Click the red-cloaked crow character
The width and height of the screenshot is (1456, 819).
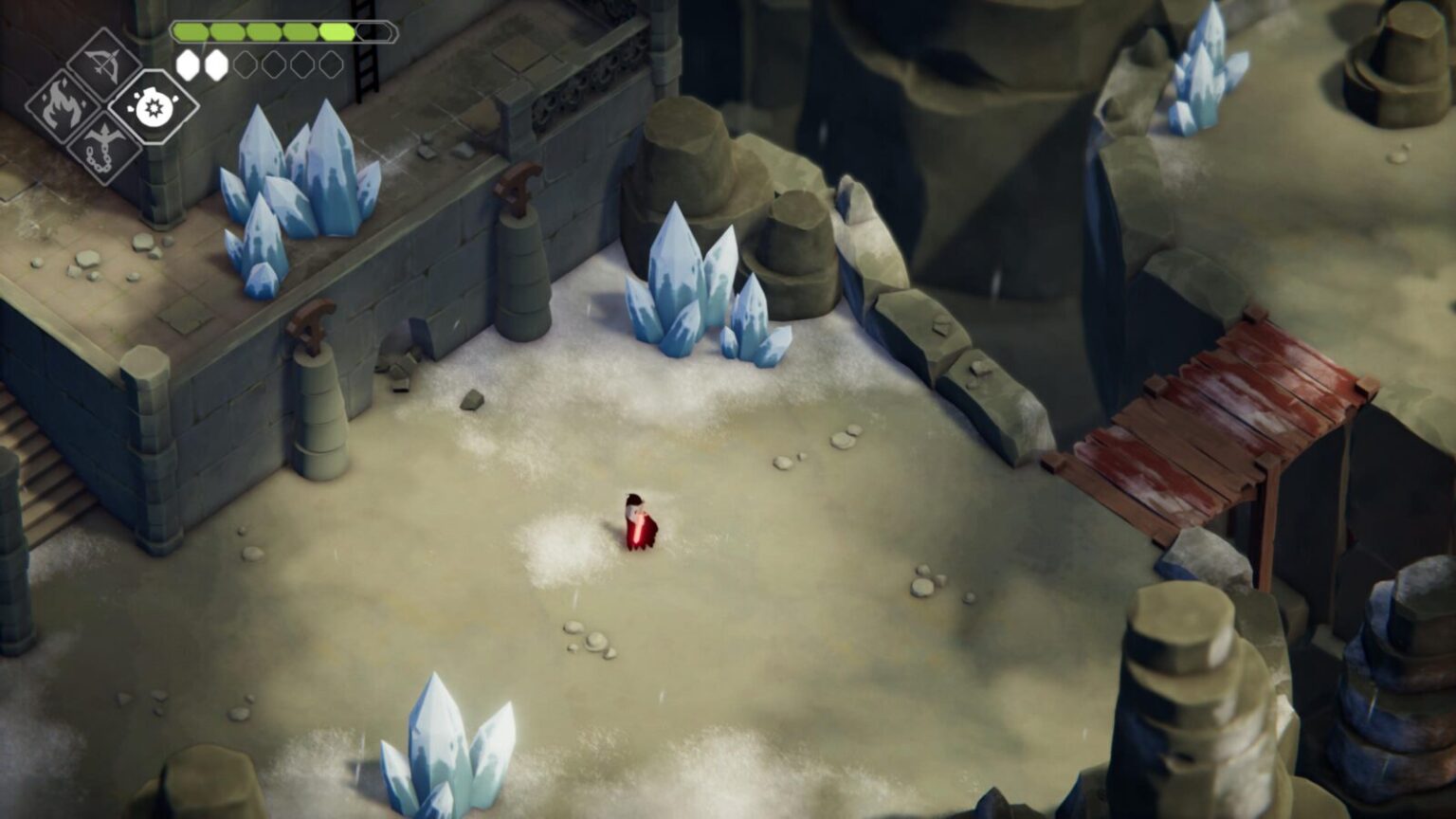638,521
